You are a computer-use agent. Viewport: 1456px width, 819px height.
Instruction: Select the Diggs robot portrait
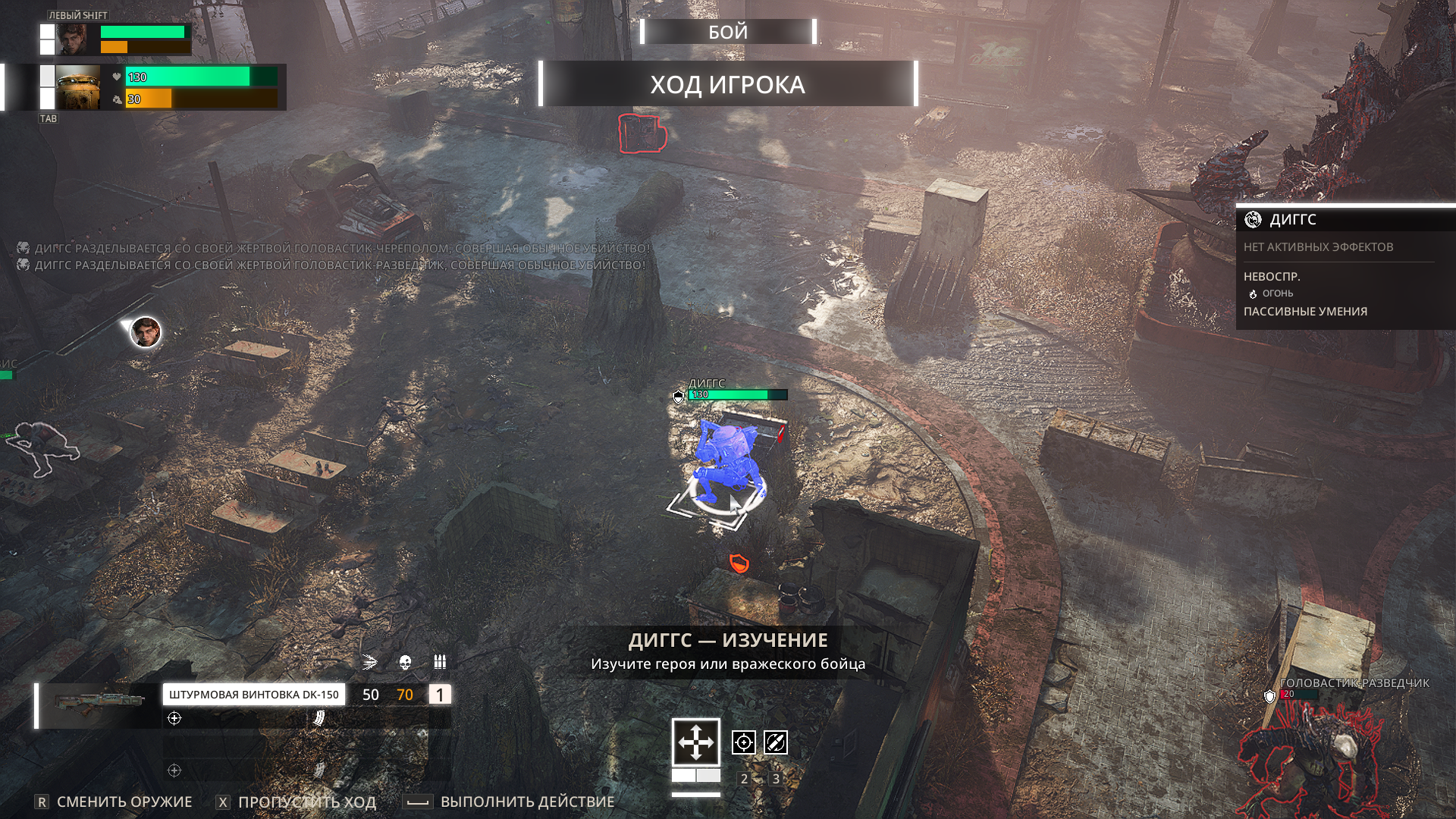pyautogui.click(x=77, y=87)
